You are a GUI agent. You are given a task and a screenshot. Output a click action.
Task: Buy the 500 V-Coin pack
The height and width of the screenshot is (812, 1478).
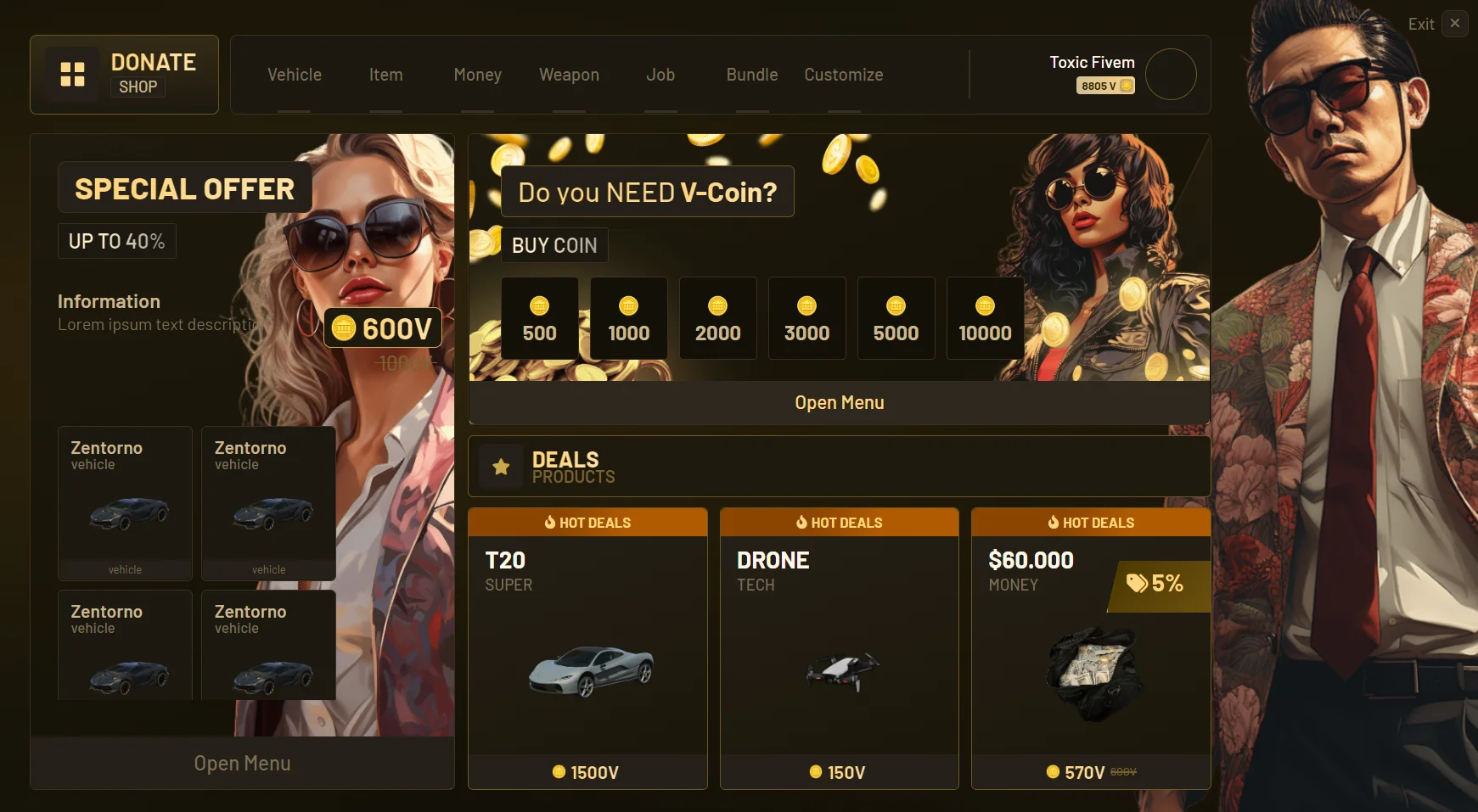(x=540, y=318)
